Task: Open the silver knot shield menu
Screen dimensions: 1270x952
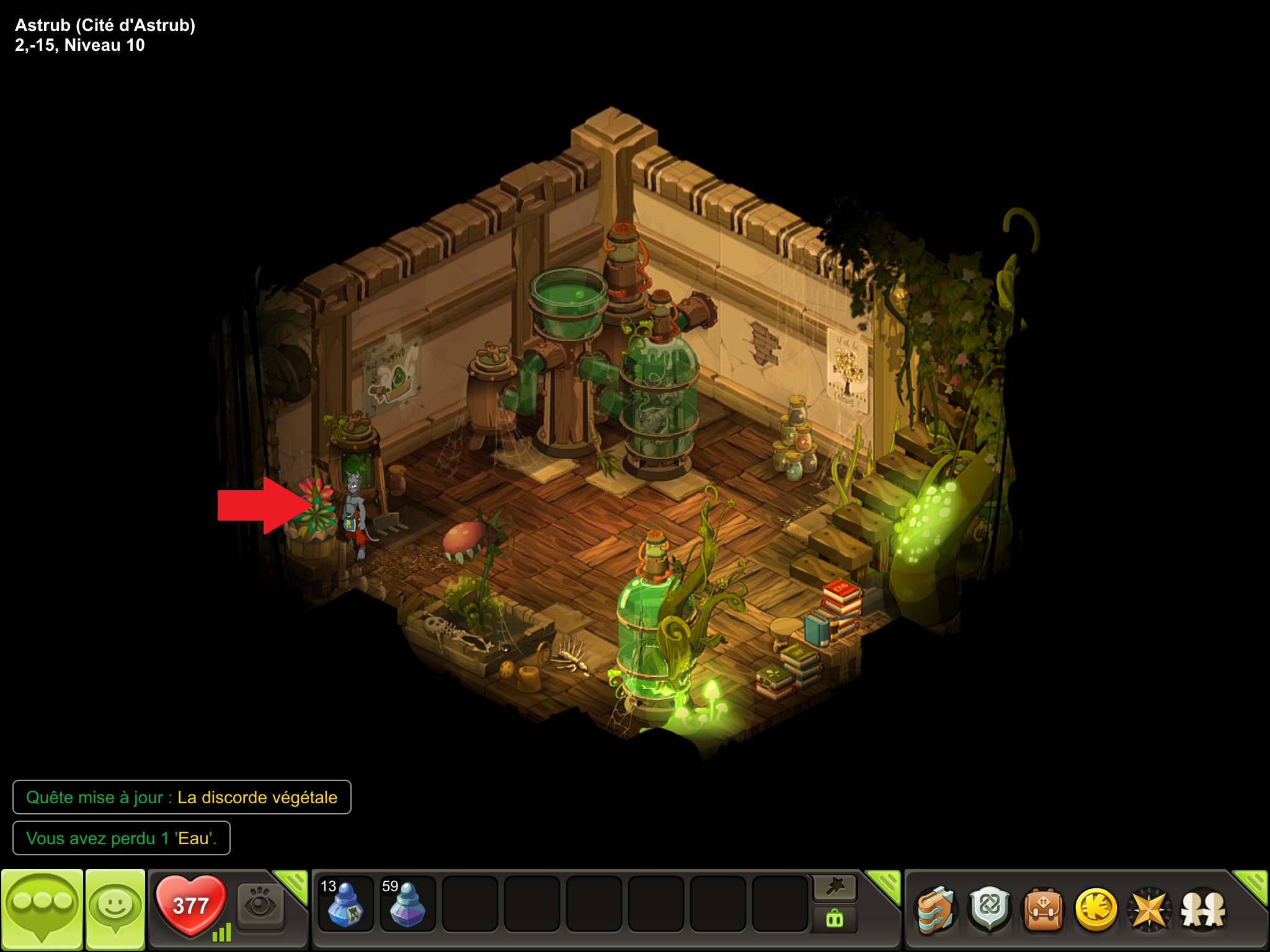Action: click(x=990, y=909)
